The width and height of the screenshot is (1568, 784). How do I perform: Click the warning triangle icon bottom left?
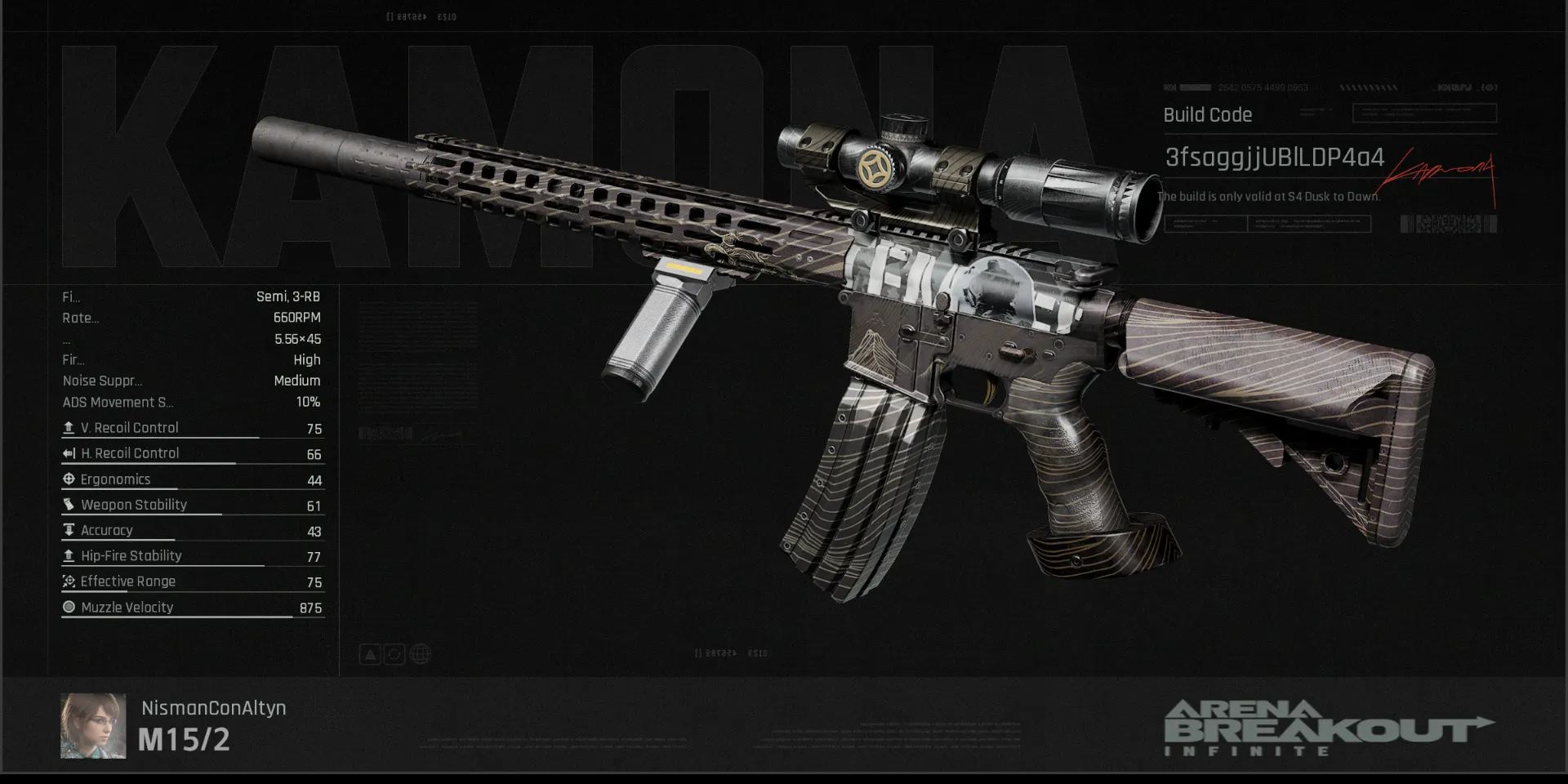pyautogui.click(x=370, y=653)
